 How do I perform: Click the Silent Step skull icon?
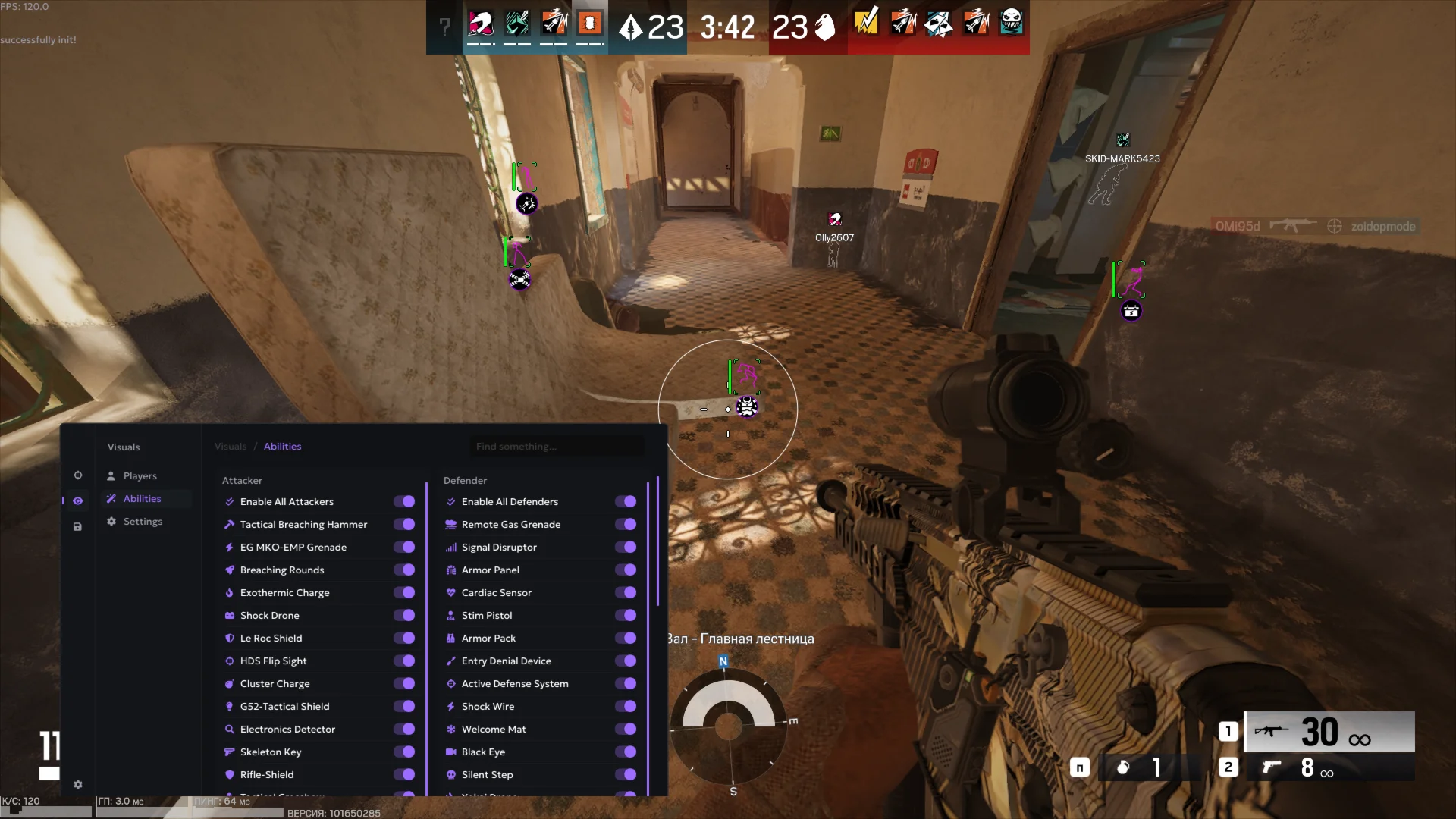(x=451, y=774)
